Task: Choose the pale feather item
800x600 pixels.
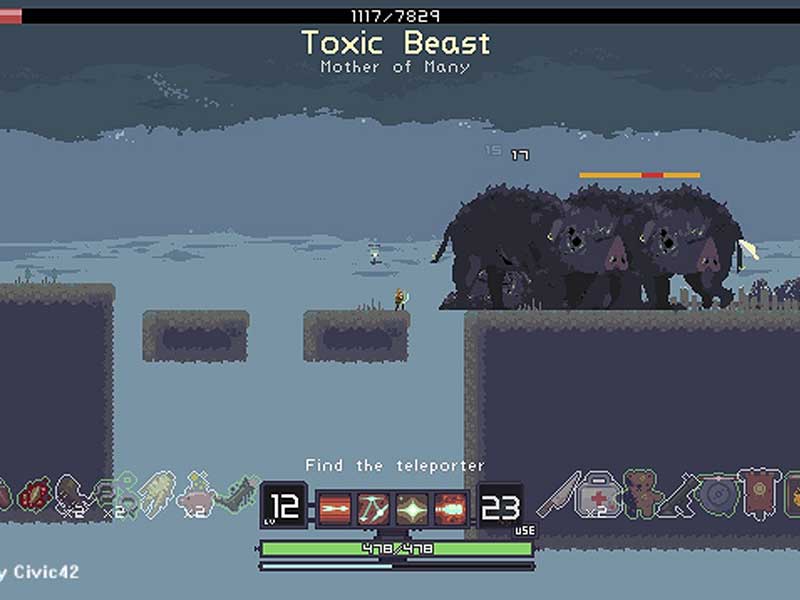Action: tap(154, 493)
